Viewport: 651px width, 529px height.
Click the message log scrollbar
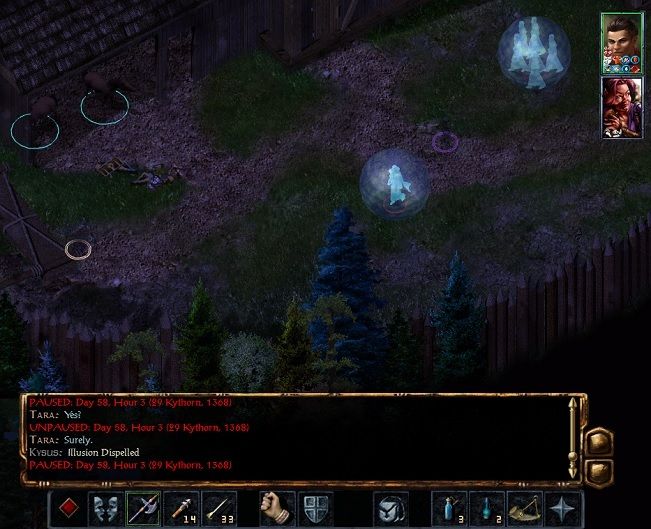click(x=574, y=438)
